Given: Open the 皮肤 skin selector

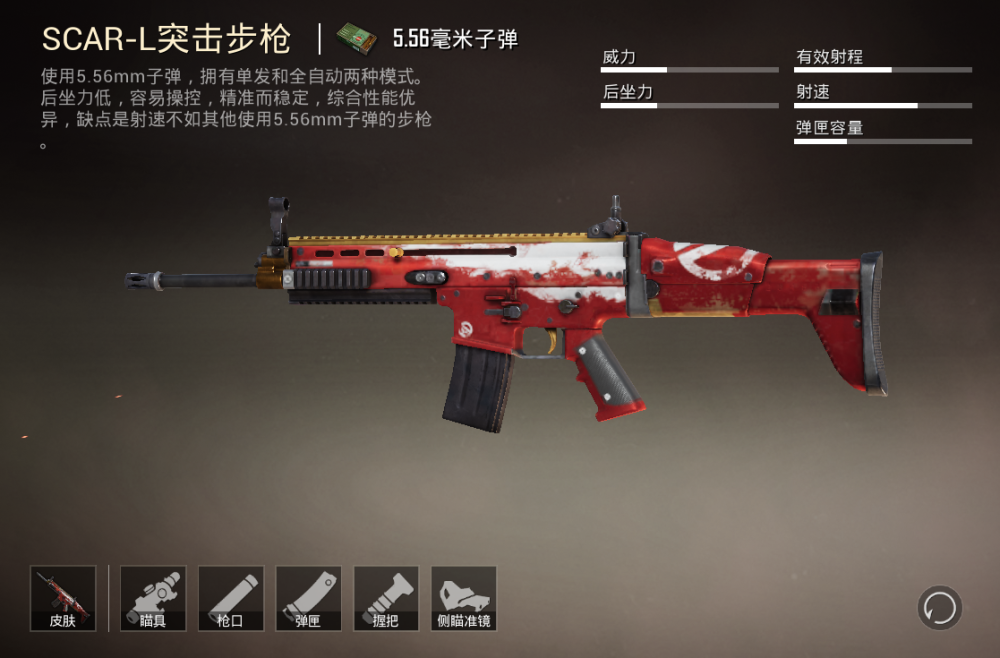Looking at the screenshot, I should coord(63,598).
